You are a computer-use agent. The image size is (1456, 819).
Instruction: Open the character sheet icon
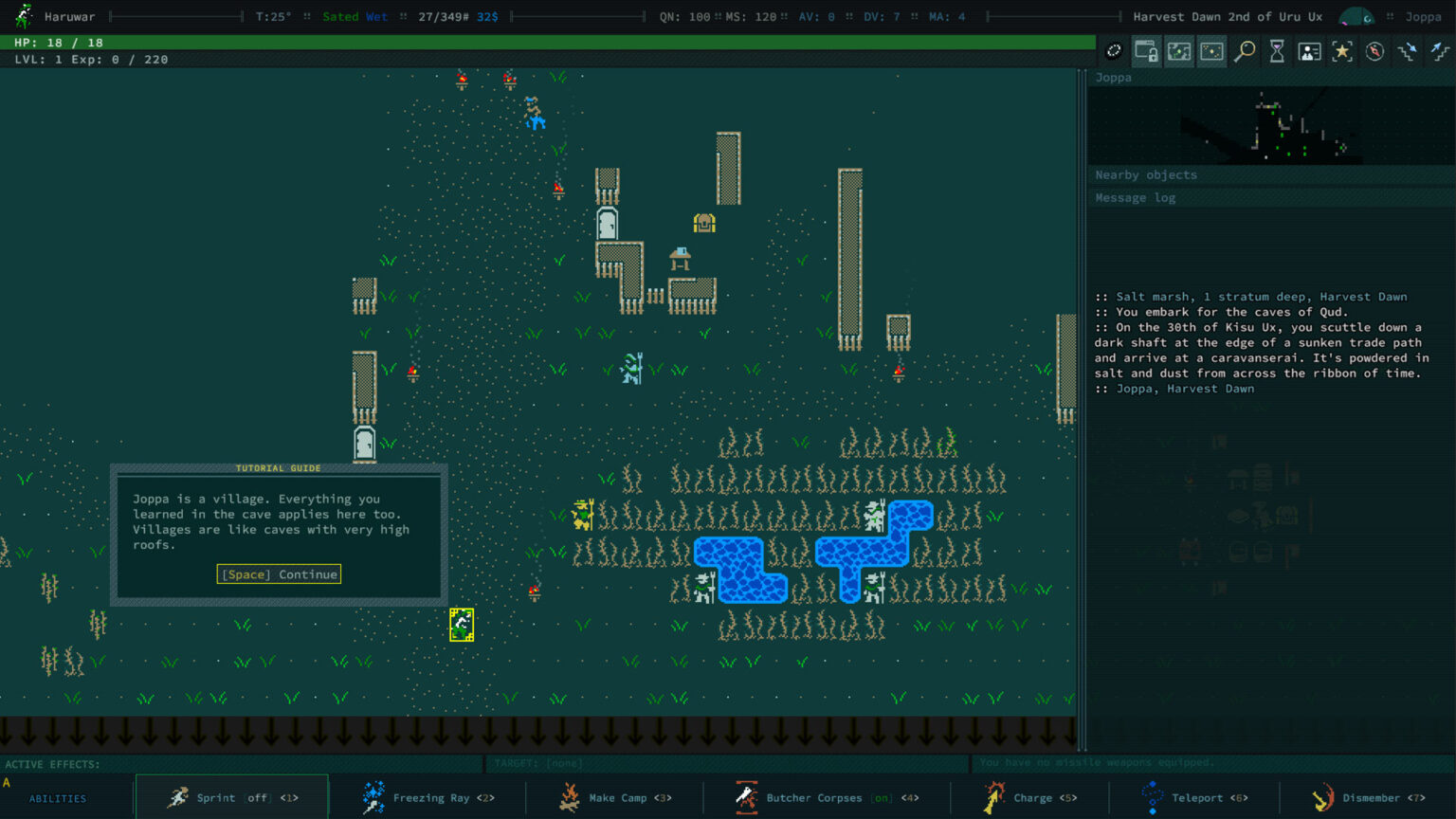coord(1309,52)
